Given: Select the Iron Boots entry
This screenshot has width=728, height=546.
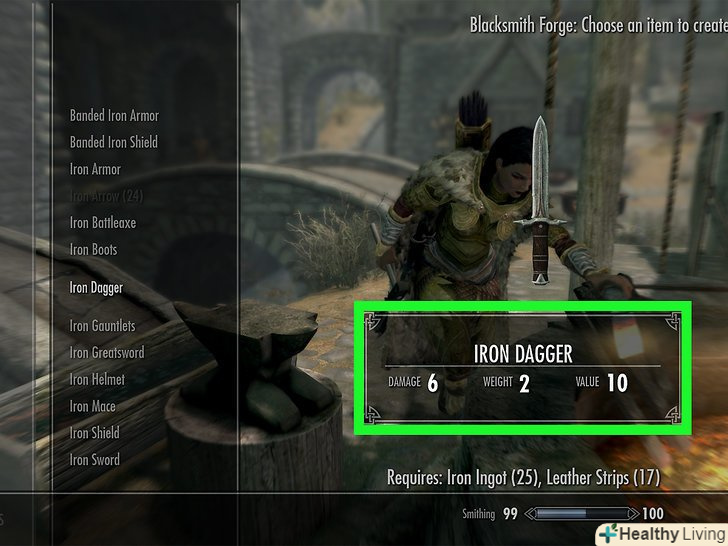Looking at the screenshot, I should [93, 250].
